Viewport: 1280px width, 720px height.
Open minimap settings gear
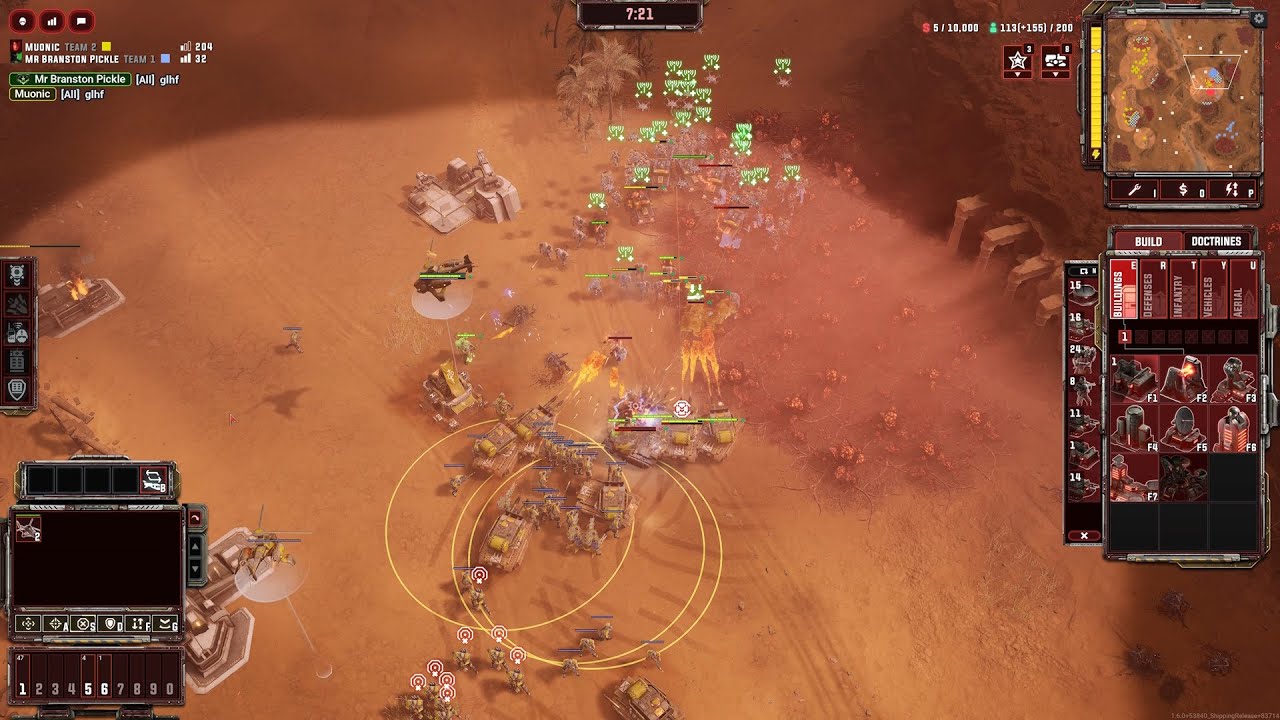[1257, 18]
